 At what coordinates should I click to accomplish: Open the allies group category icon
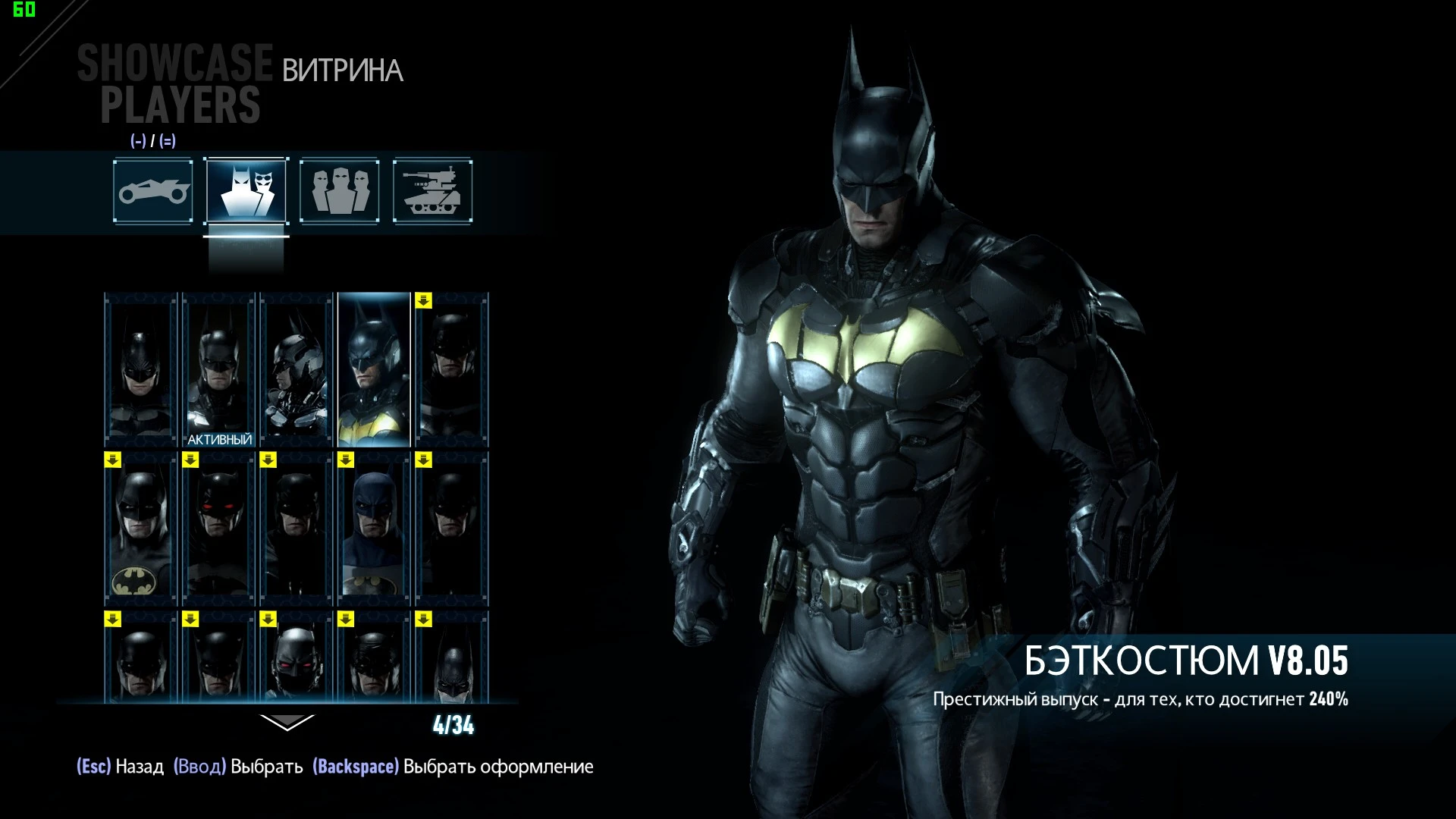click(339, 191)
